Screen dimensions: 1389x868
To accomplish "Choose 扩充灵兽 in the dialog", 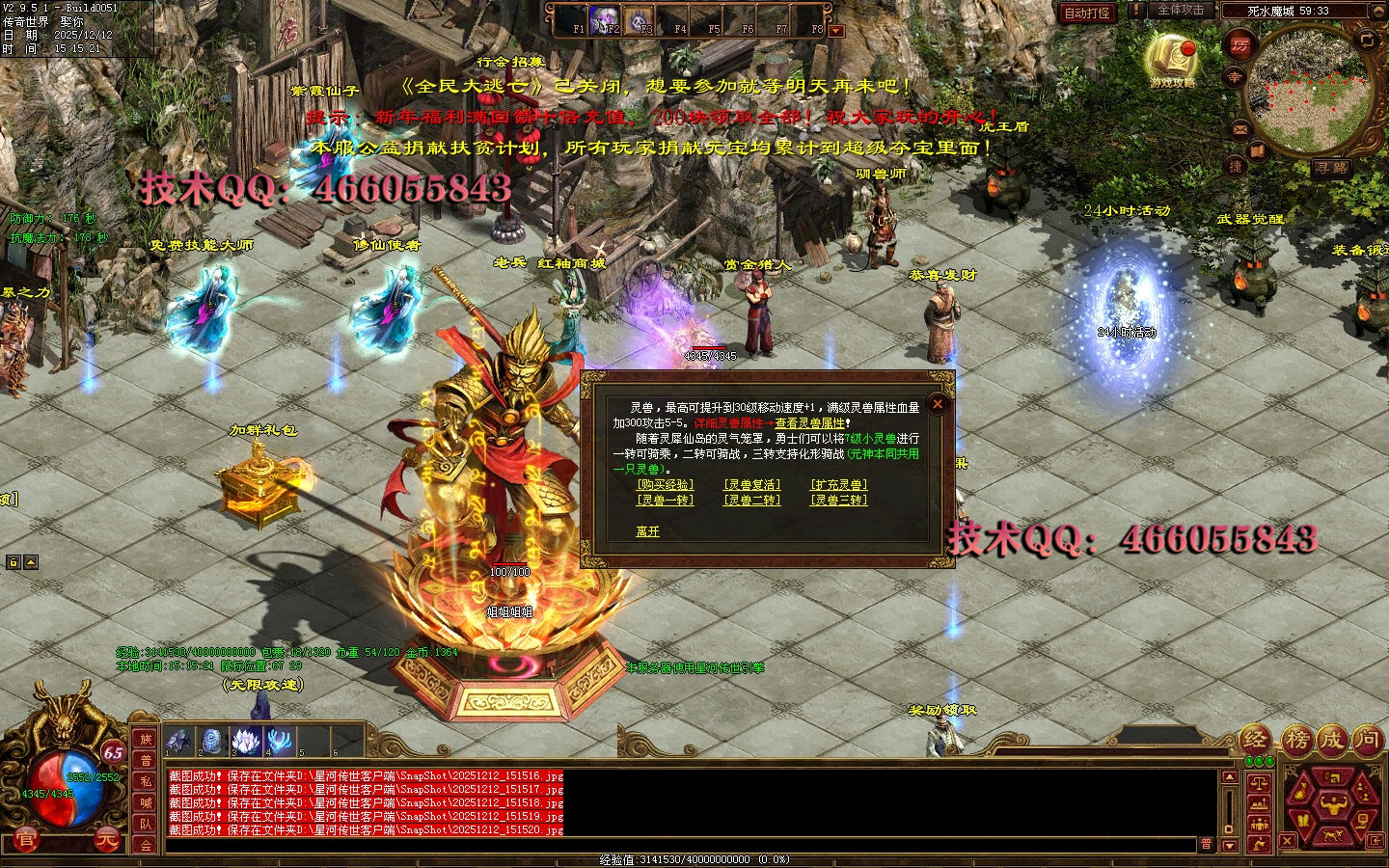I will coord(838,485).
